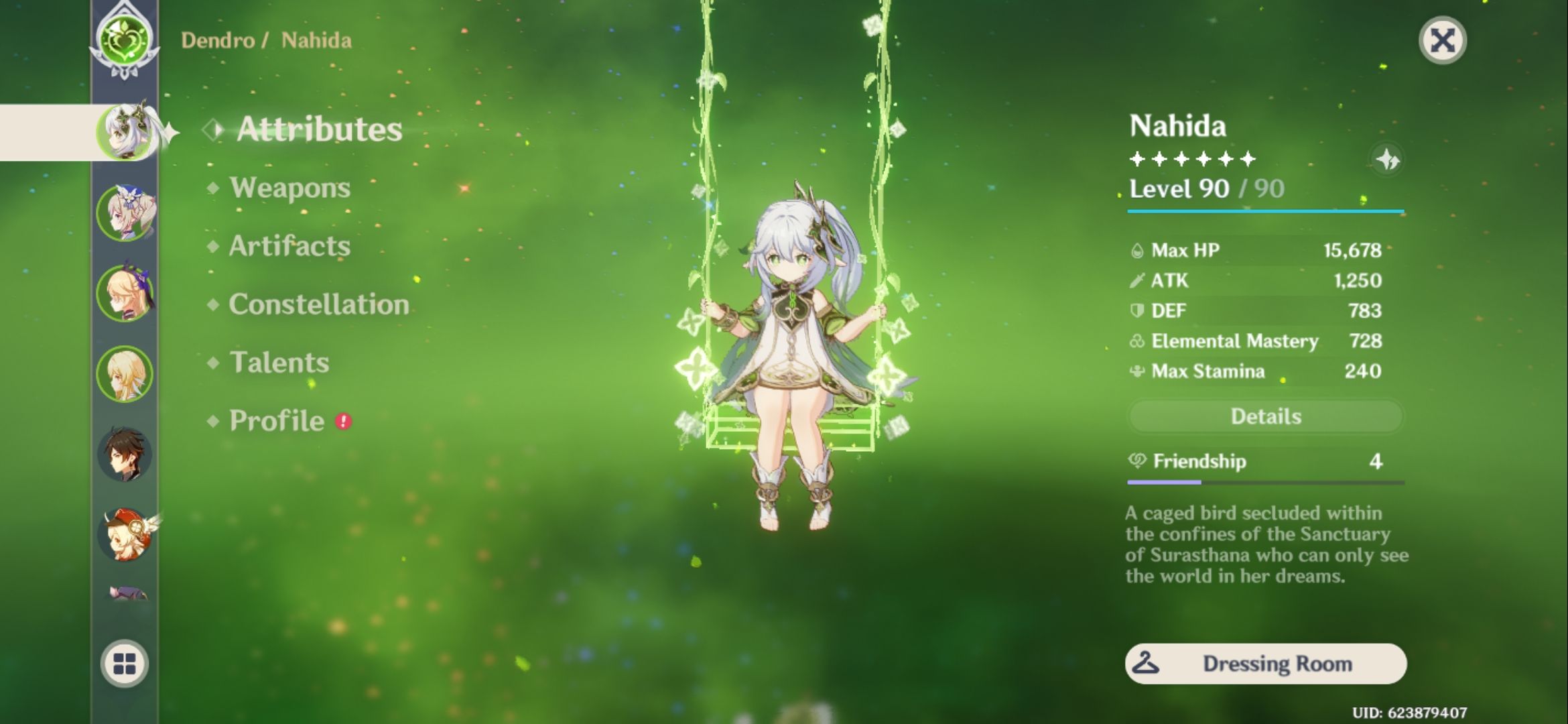The width and height of the screenshot is (1568, 724).
Task: Open the Dressing Room
Action: (x=1265, y=664)
